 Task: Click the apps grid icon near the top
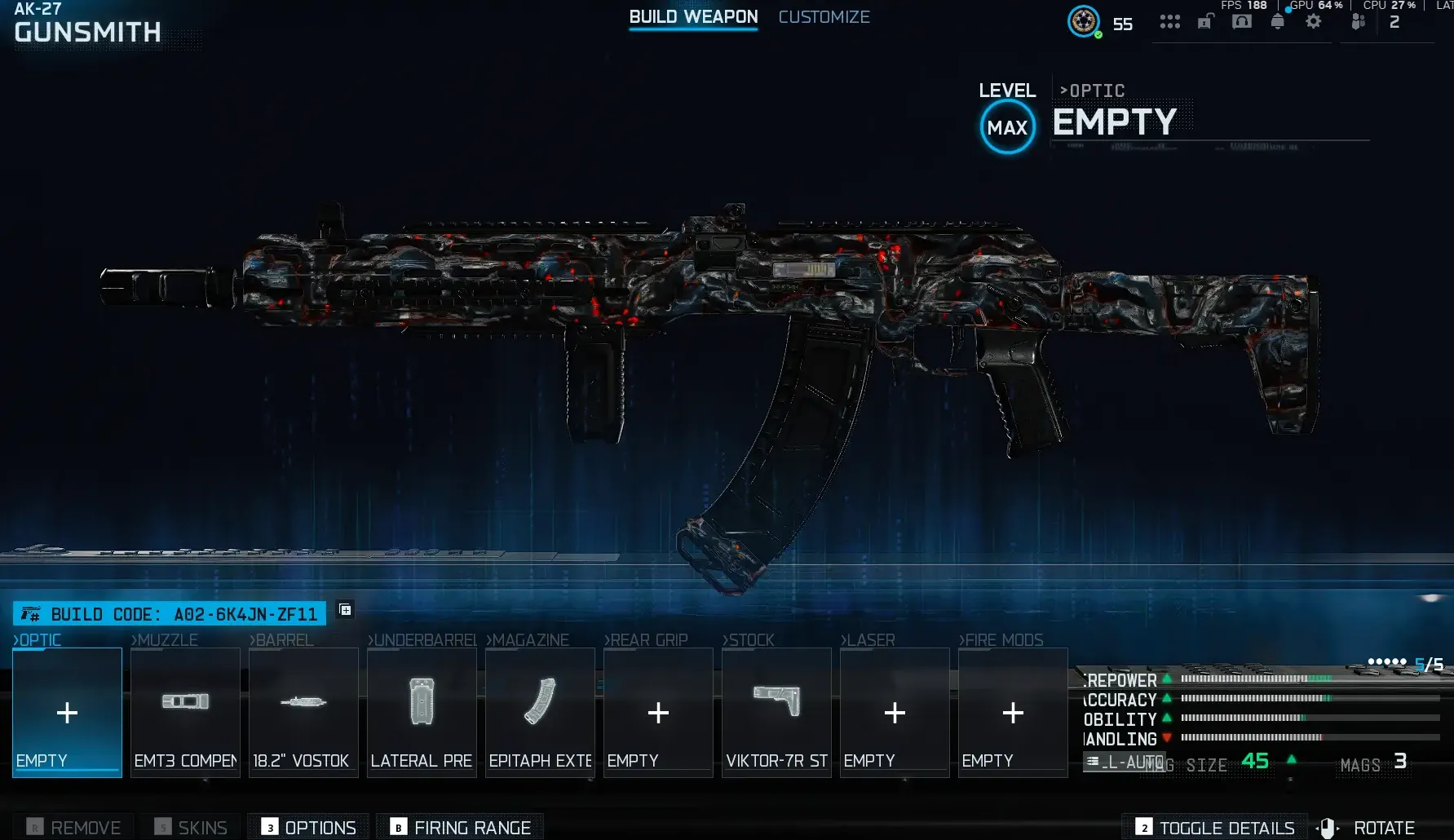click(x=1169, y=22)
